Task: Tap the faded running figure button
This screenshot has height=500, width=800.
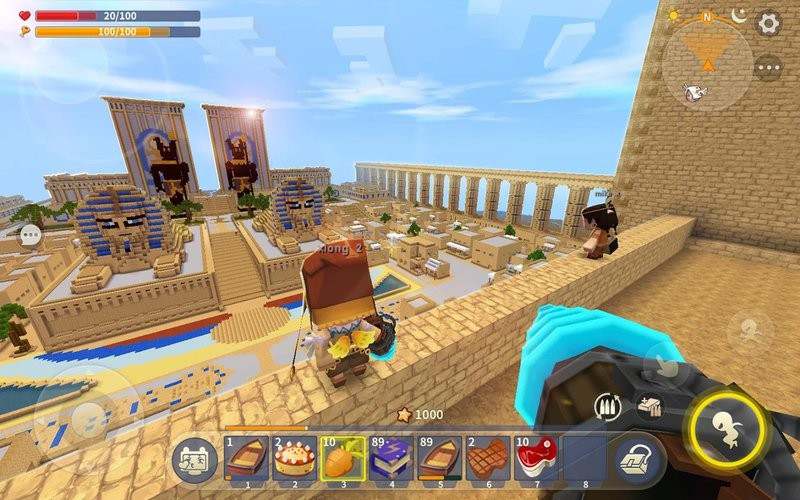Action: point(749,329)
